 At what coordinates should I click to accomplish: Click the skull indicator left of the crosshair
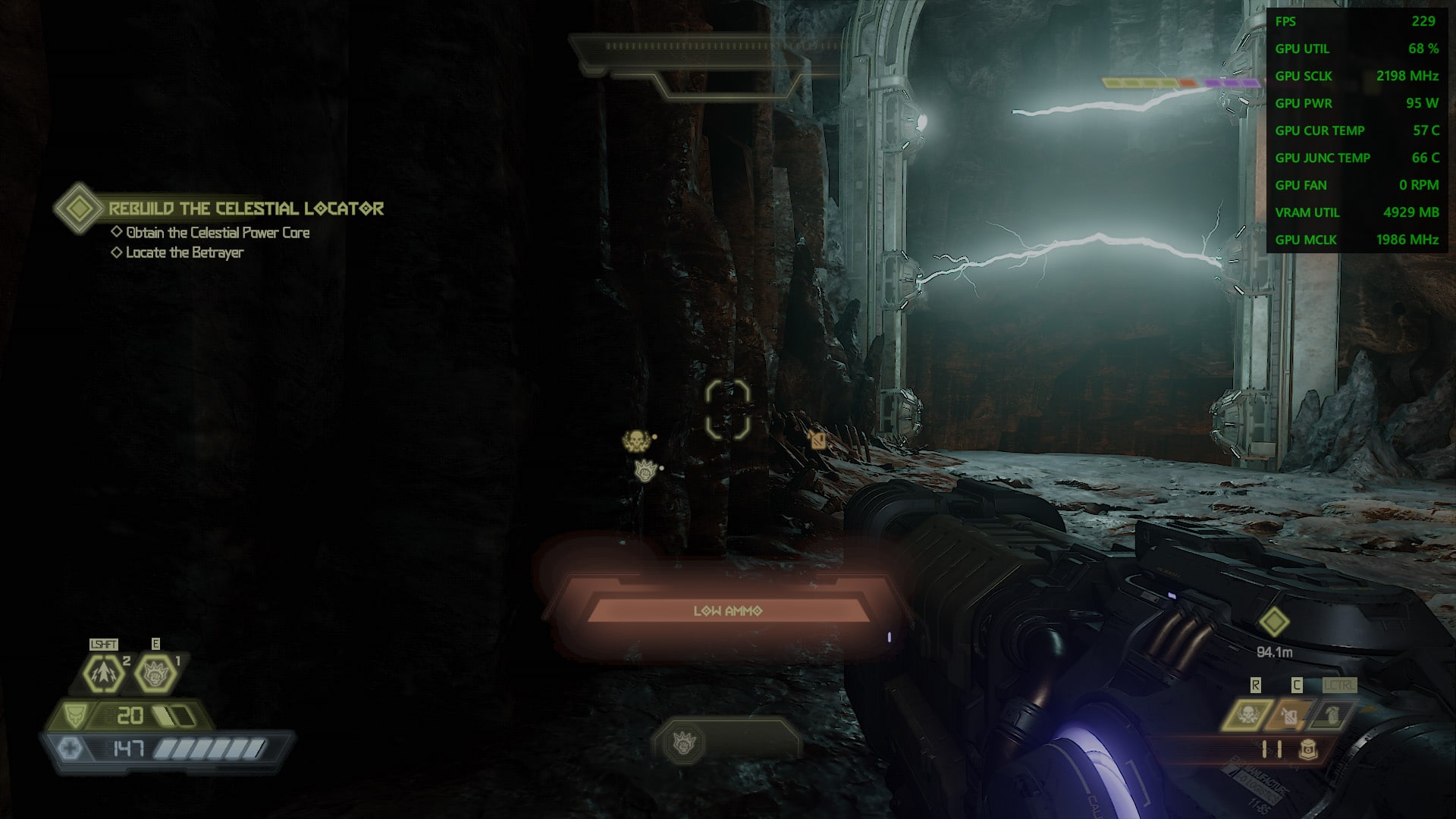635,440
